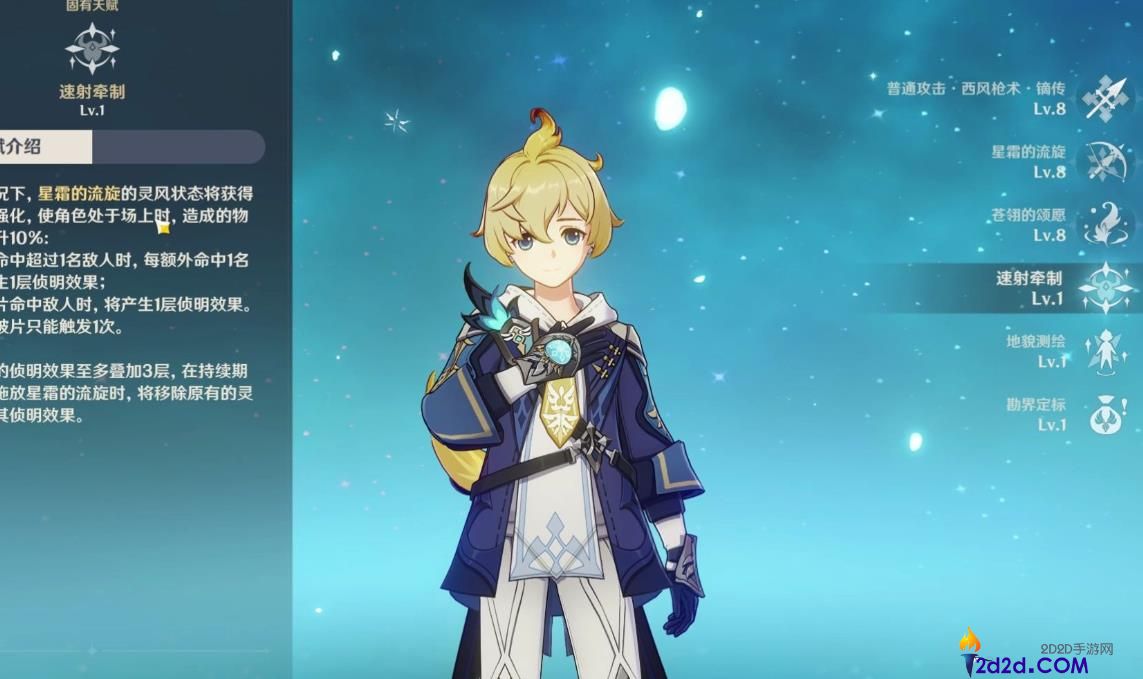This screenshot has width=1143, height=679.
Task: Open the 星霜的流旋 skill talent
Action: [1107, 161]
